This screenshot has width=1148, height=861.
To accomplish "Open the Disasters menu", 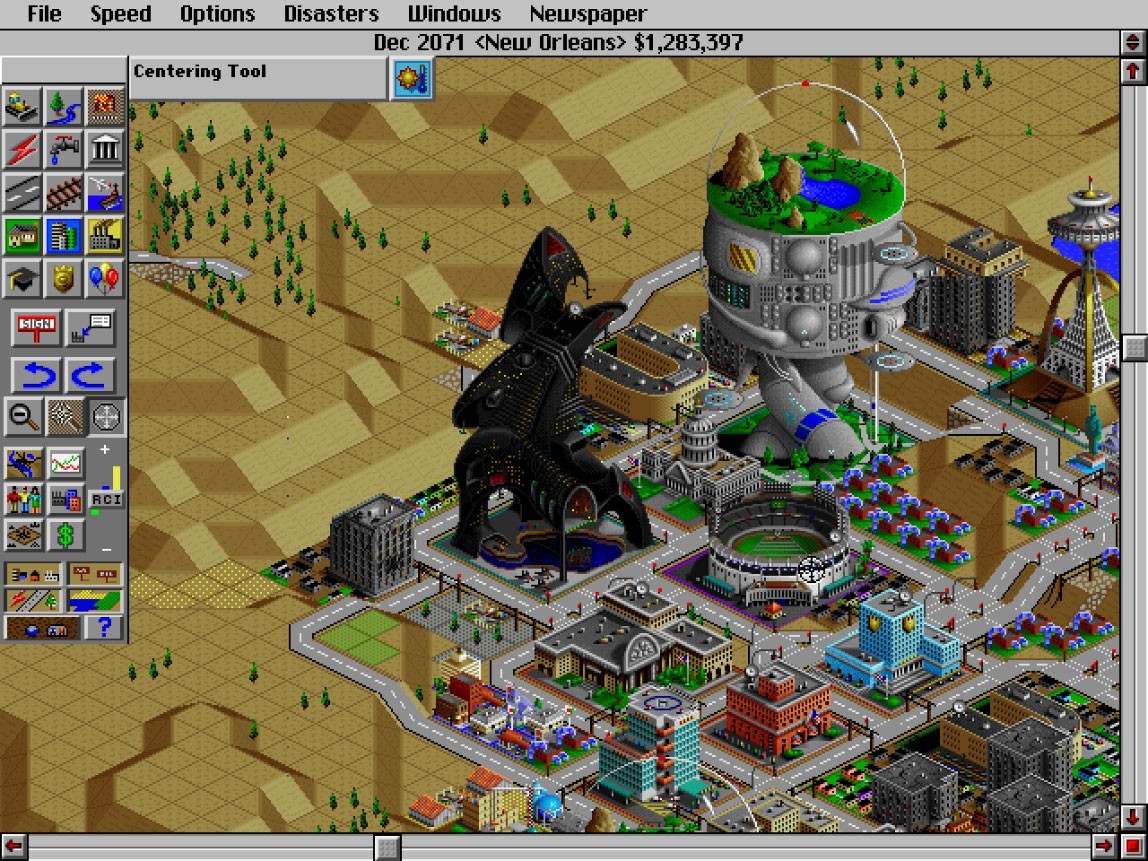I will point(331,14).
